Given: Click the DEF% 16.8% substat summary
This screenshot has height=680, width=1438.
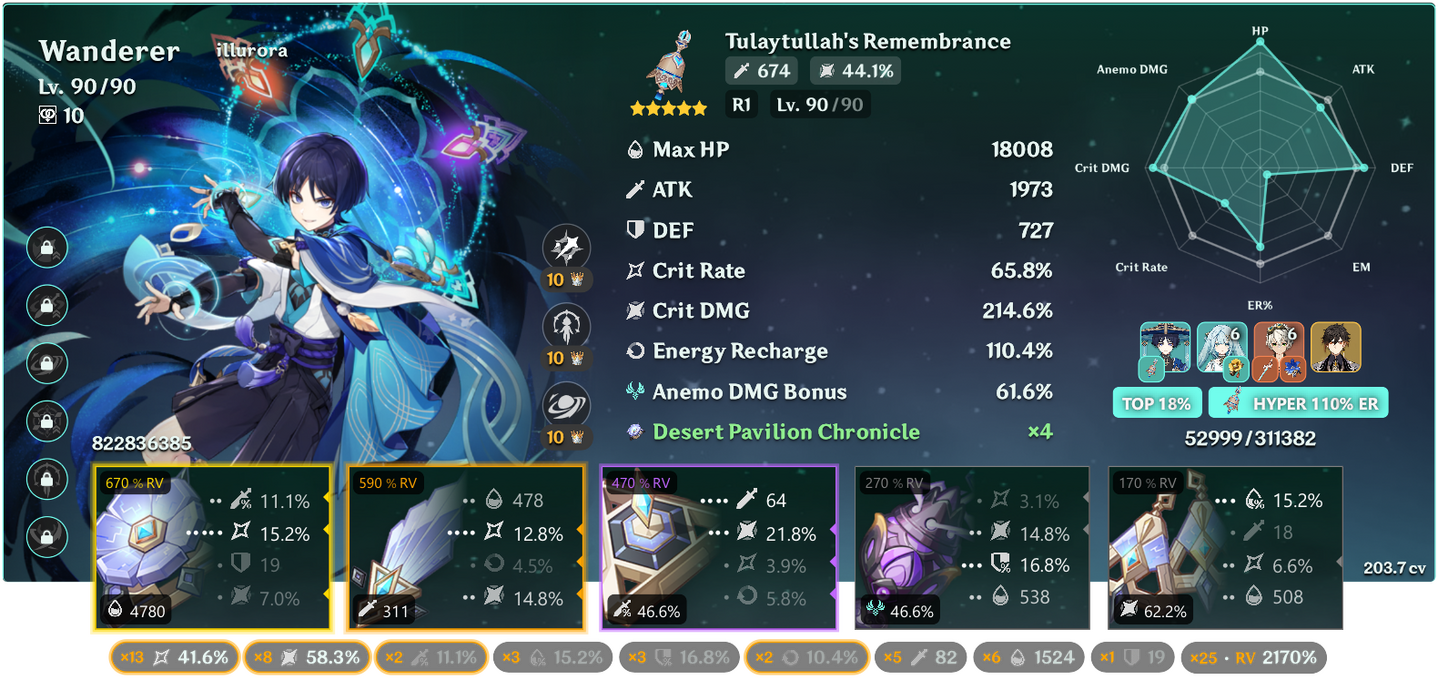Looking at the screenshot, I should pyautogui.click(x=678, y=657).
